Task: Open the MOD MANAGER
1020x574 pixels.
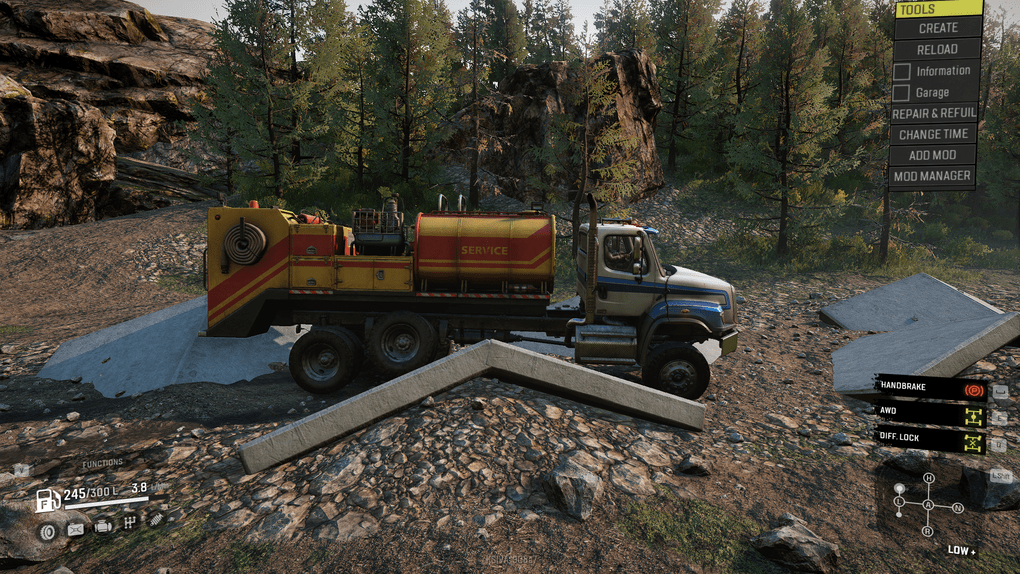Action: (x=933, y=176)
